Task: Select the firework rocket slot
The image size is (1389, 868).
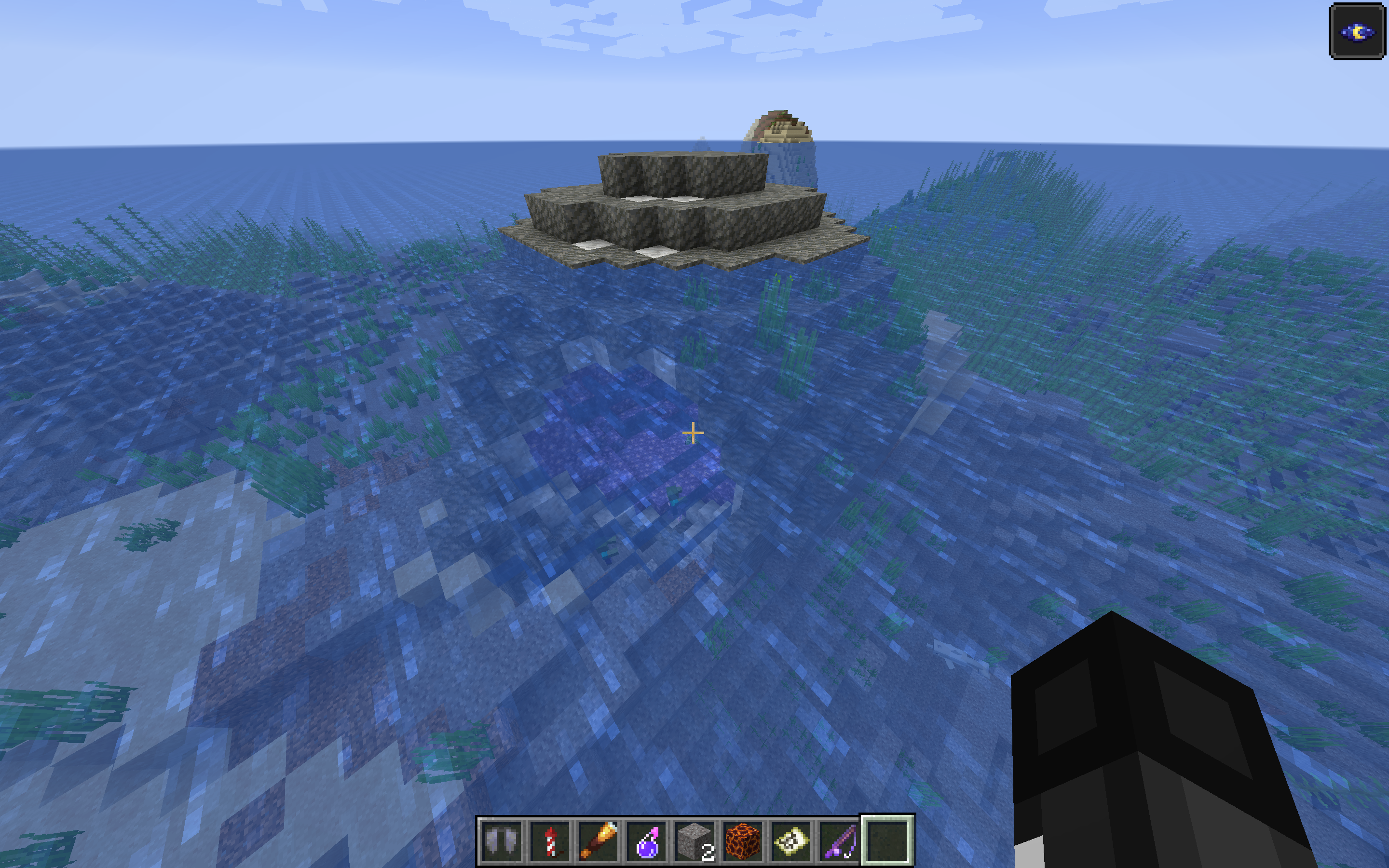Action: point(550,841)
